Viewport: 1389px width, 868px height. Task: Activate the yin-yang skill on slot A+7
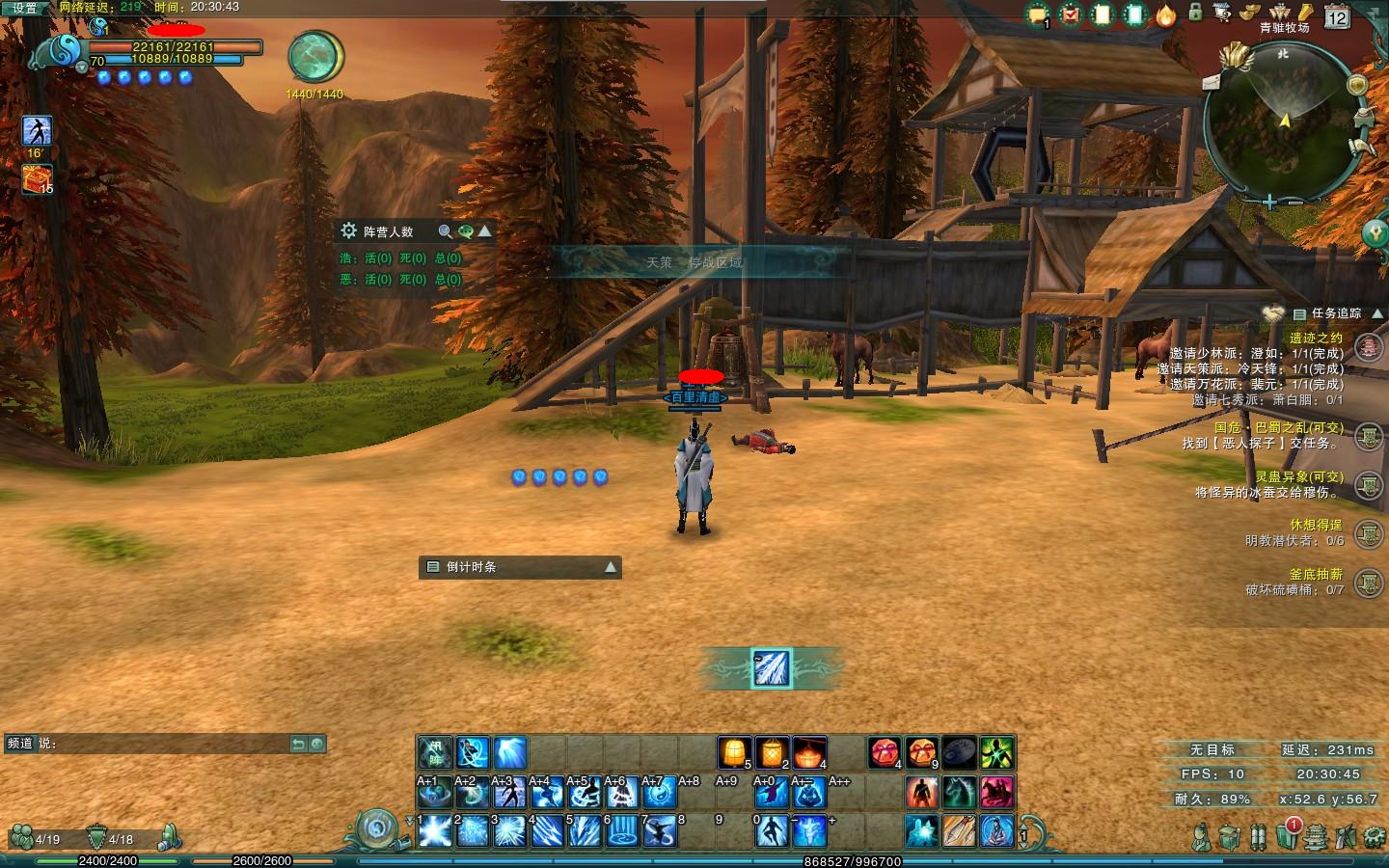[x=660, y=793]
